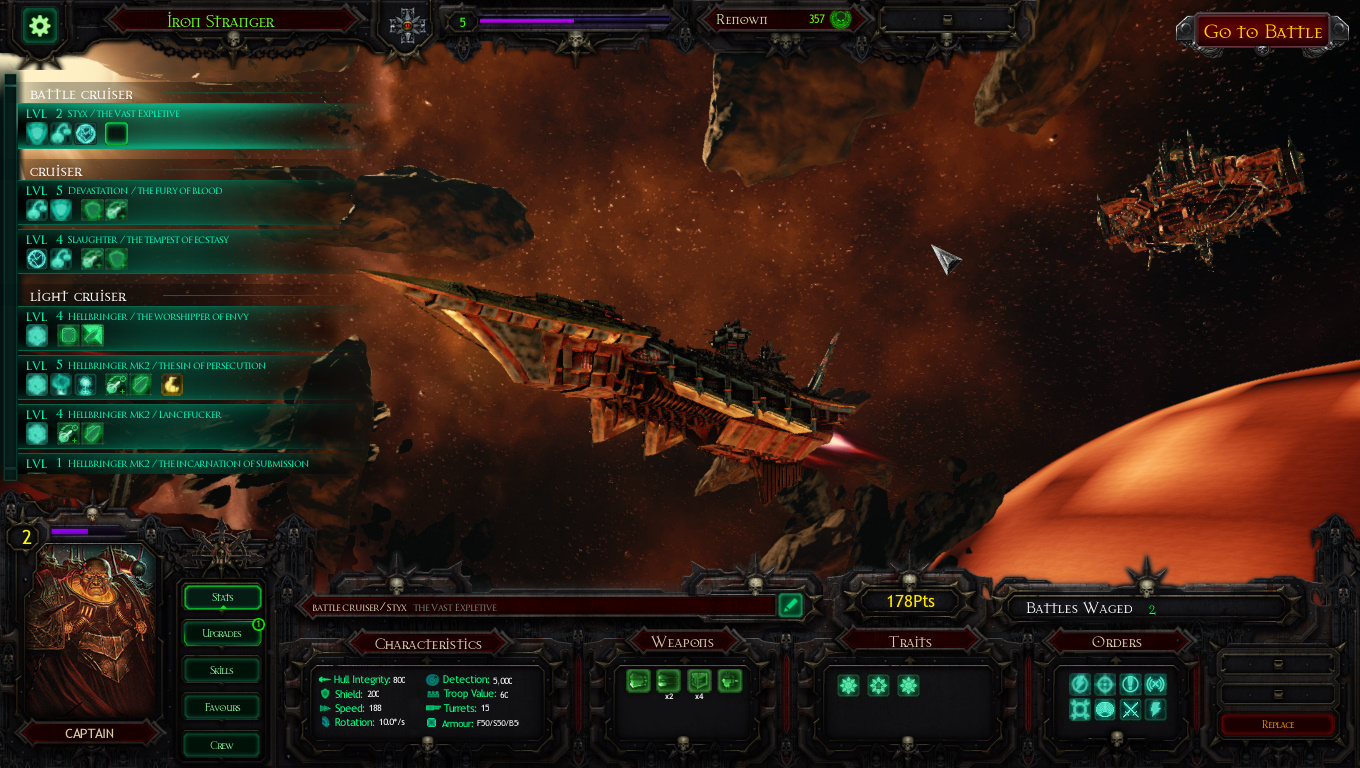This screenshot has height=768, width=1360.
Task: Show the Skills tab
Action: (x=222, y=670)
